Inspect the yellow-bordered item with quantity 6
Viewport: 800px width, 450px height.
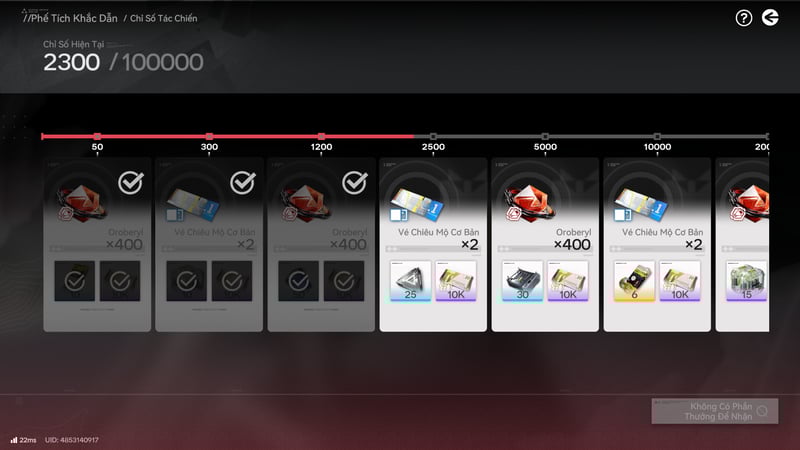coord(634,281)
